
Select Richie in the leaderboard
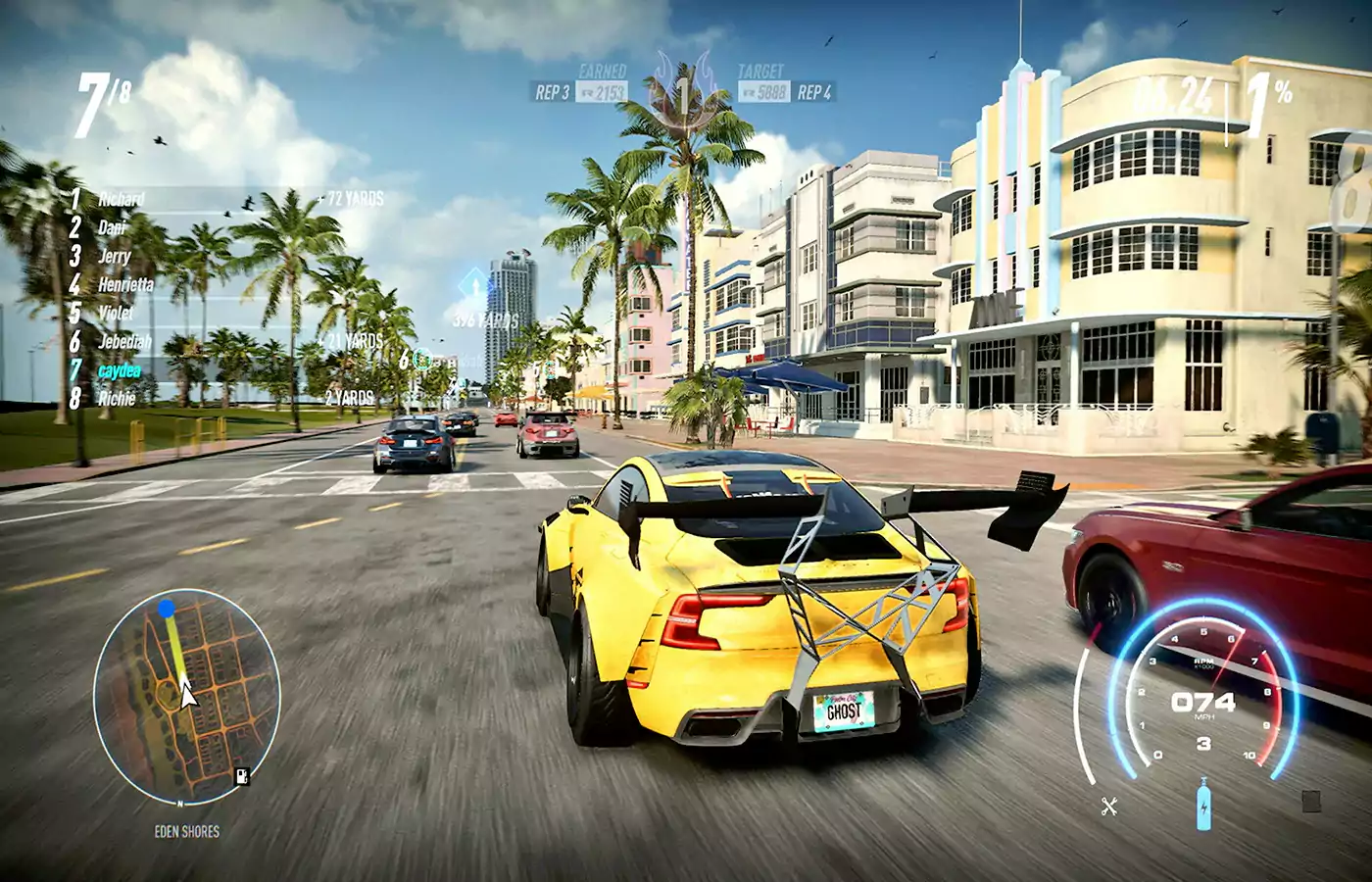pos(117,398)
